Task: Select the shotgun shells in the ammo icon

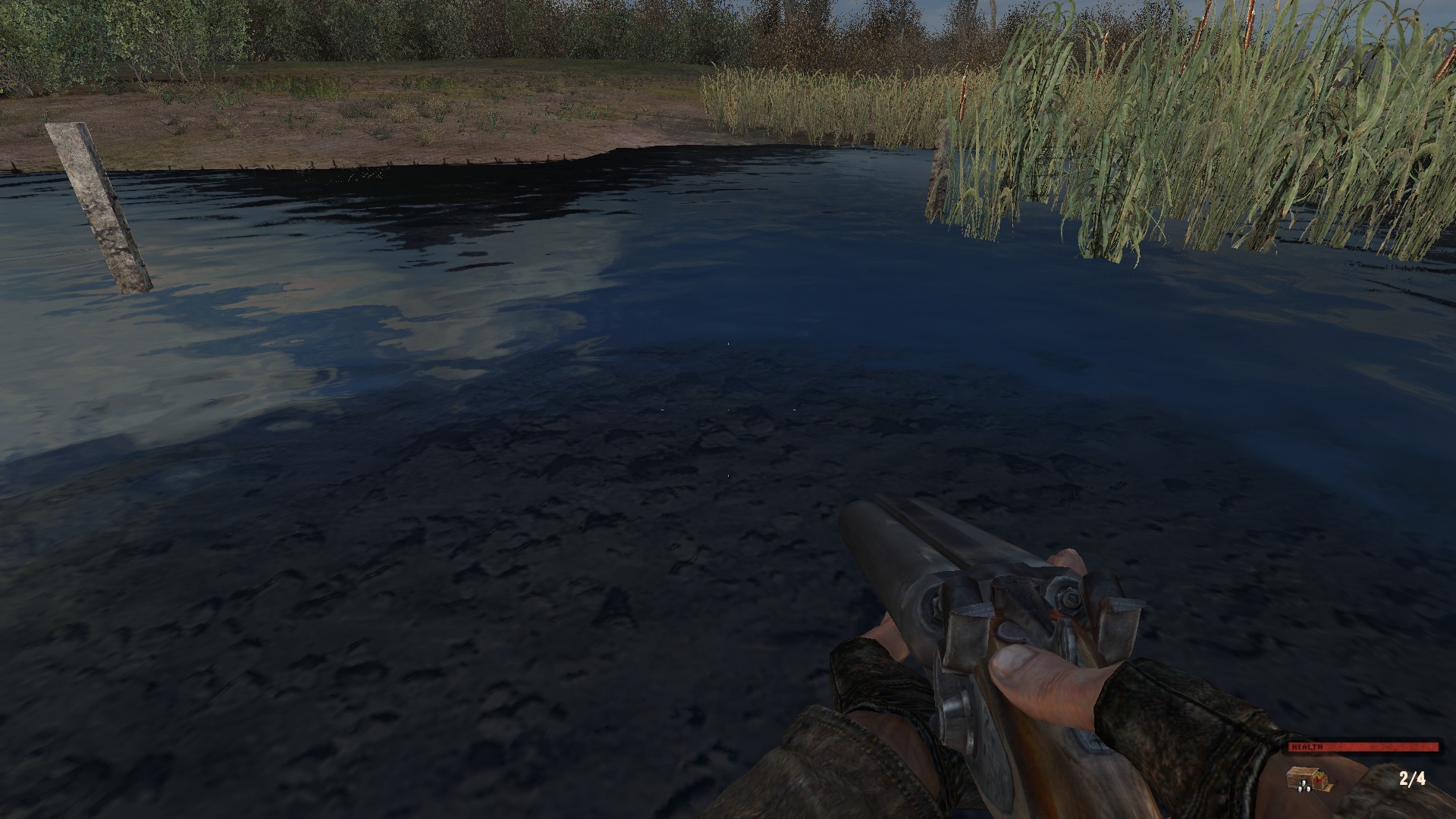Action: tap(1304, 787)
